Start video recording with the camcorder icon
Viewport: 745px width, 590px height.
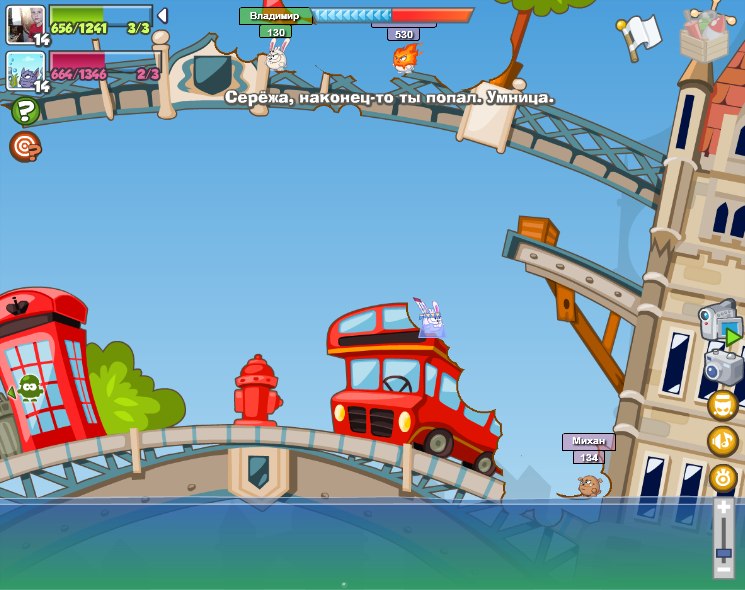coord(719,325)
